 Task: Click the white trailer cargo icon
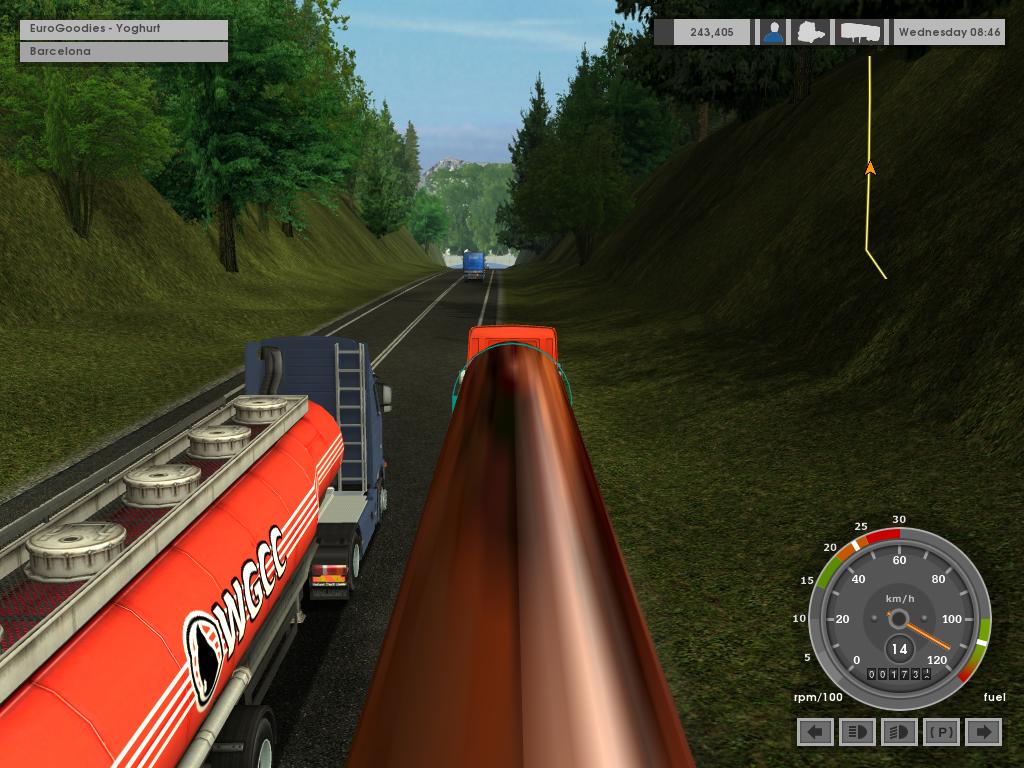(x=861, y=32)
